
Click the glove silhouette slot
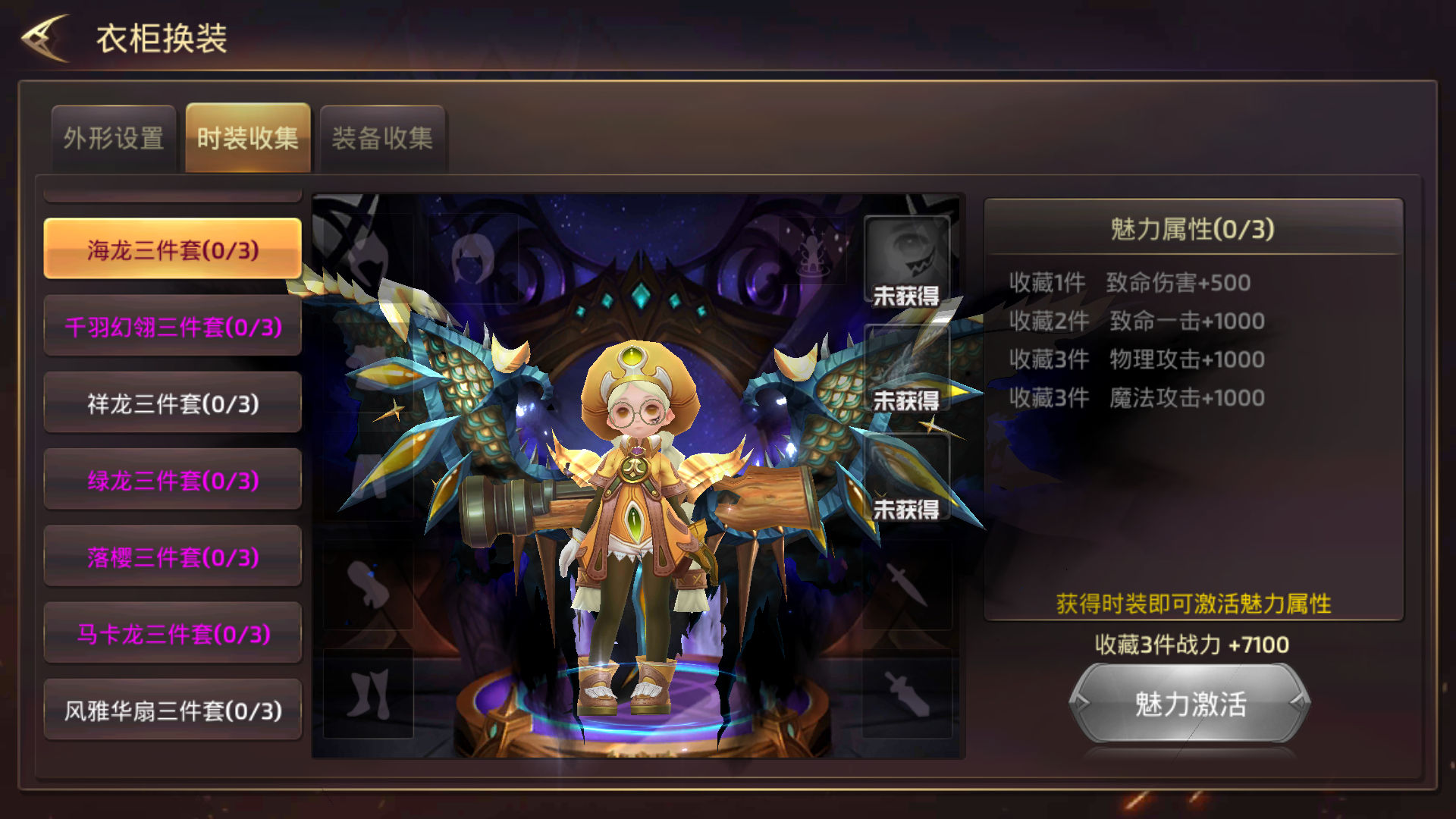coord(369,585)
